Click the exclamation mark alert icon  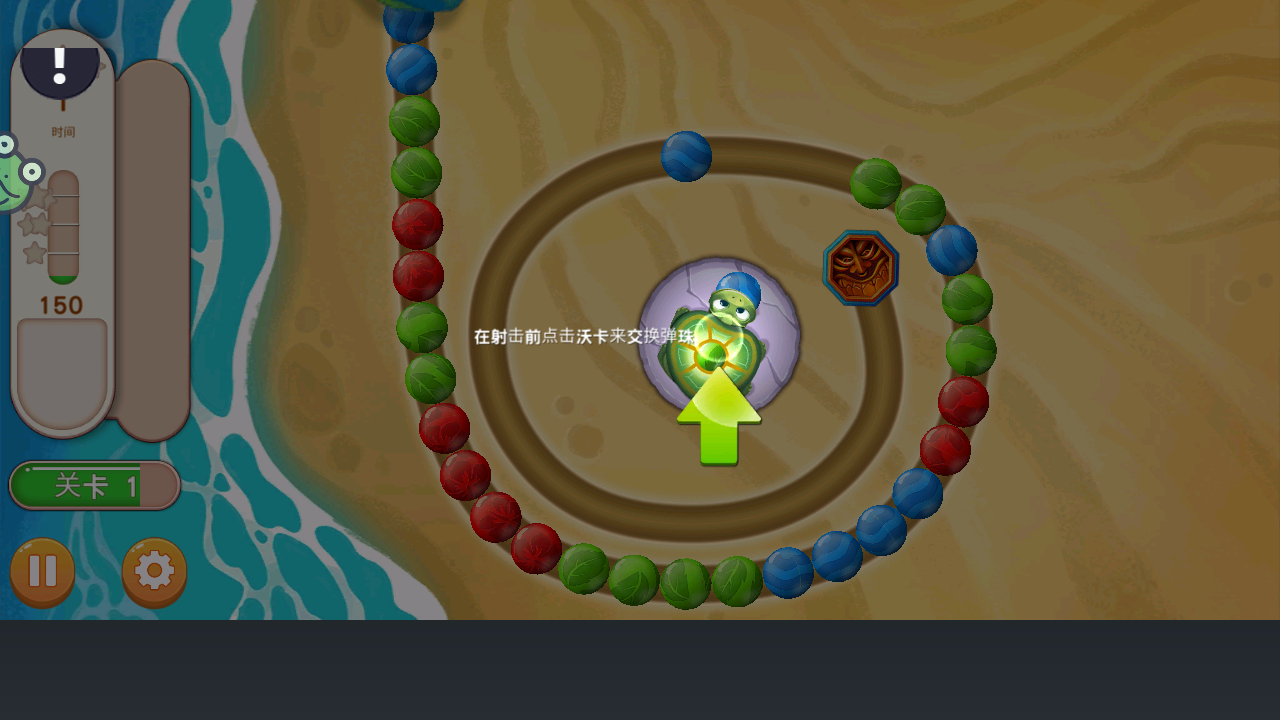point(60,67)
